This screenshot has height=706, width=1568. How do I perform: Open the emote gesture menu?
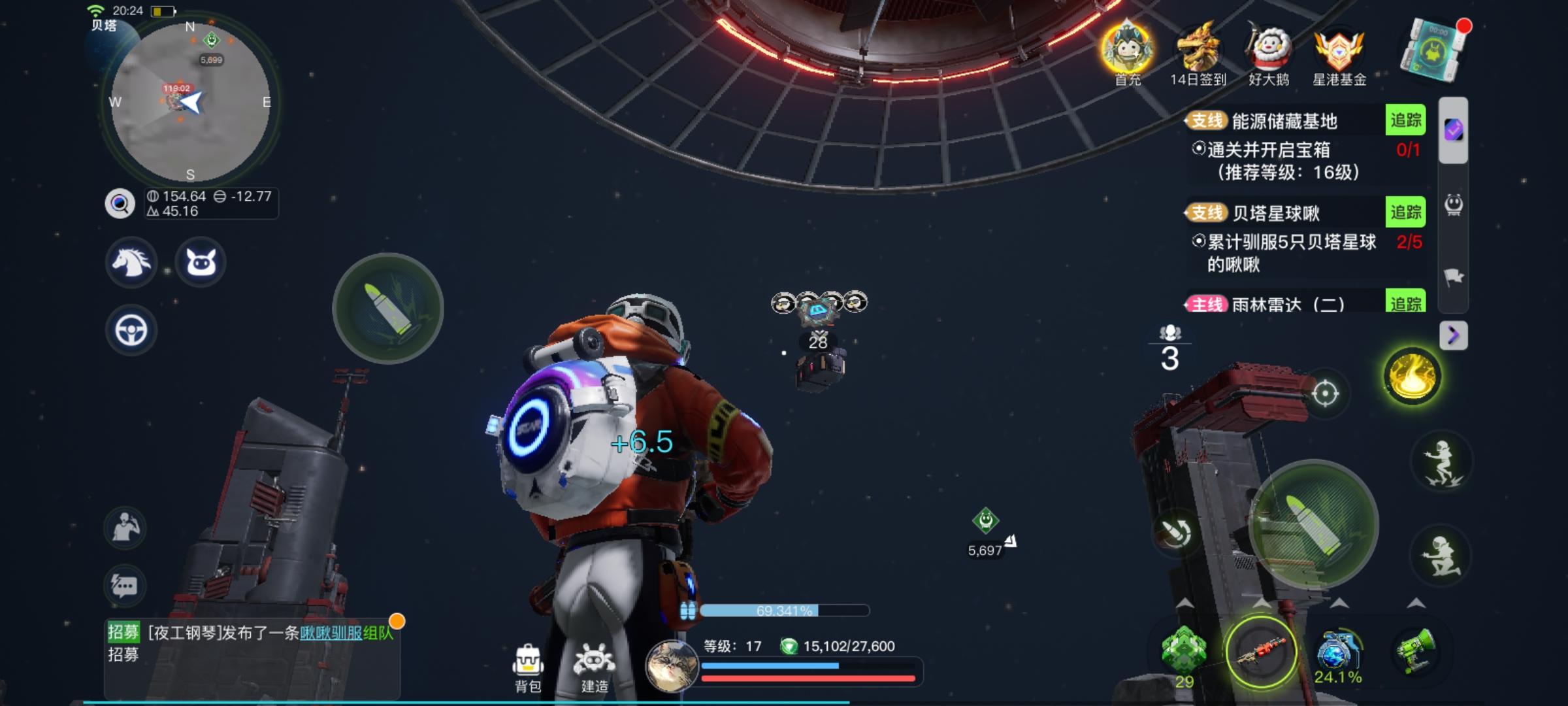[125, 528]
